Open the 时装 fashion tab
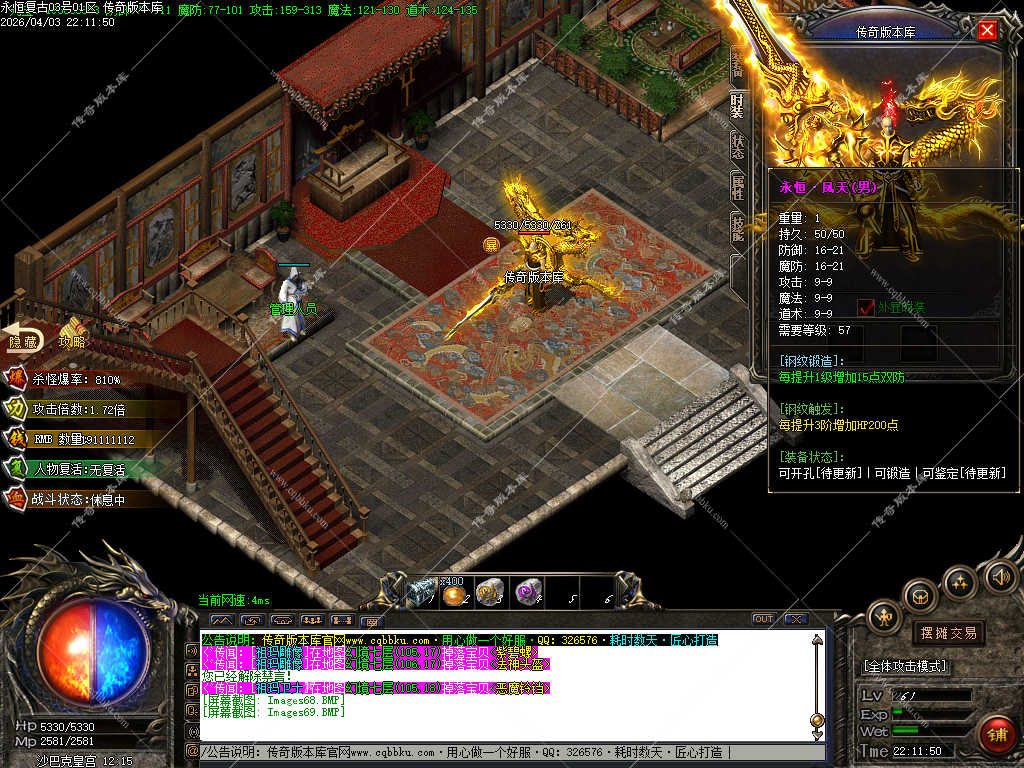Image resolution: width=1024 pixels, height=768 pixels. pos(737,104)
